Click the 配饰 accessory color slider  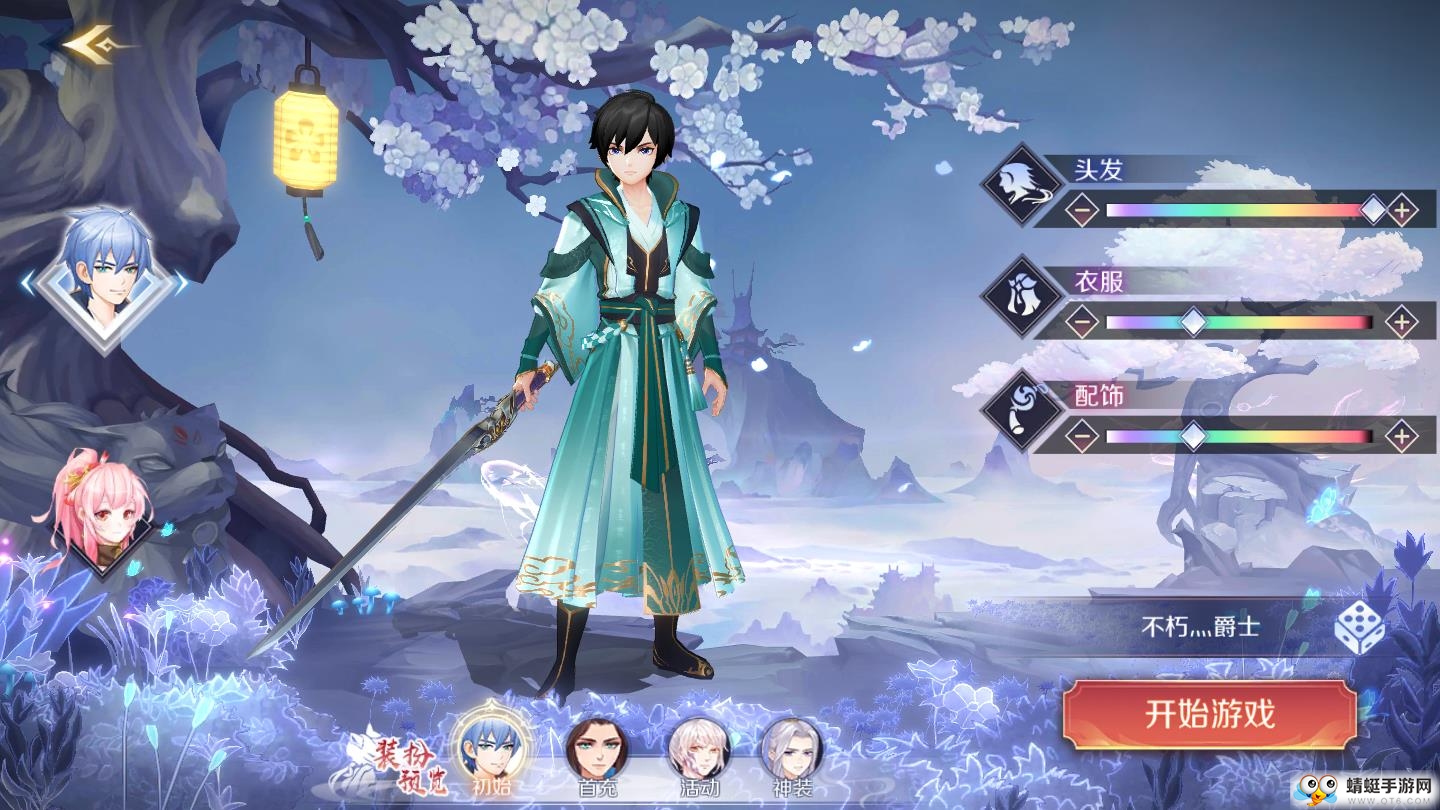[1240, 436]
